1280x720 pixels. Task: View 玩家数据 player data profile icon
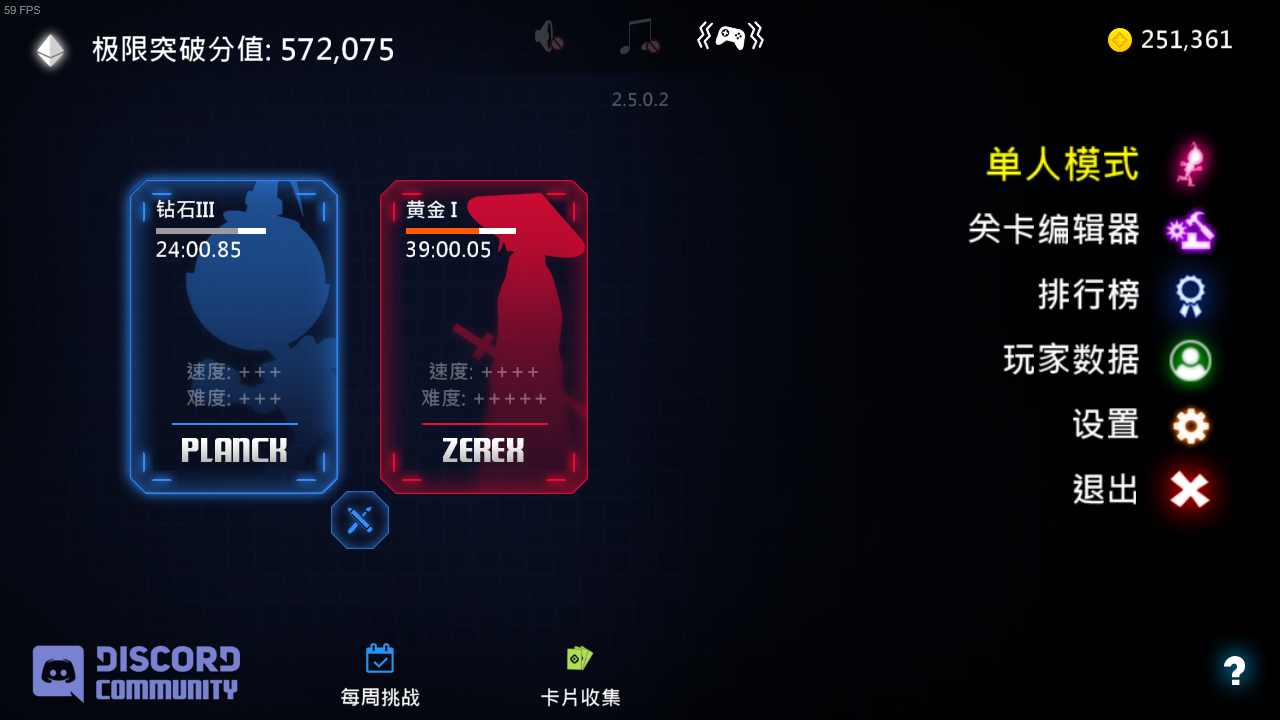pos(1189,361)
